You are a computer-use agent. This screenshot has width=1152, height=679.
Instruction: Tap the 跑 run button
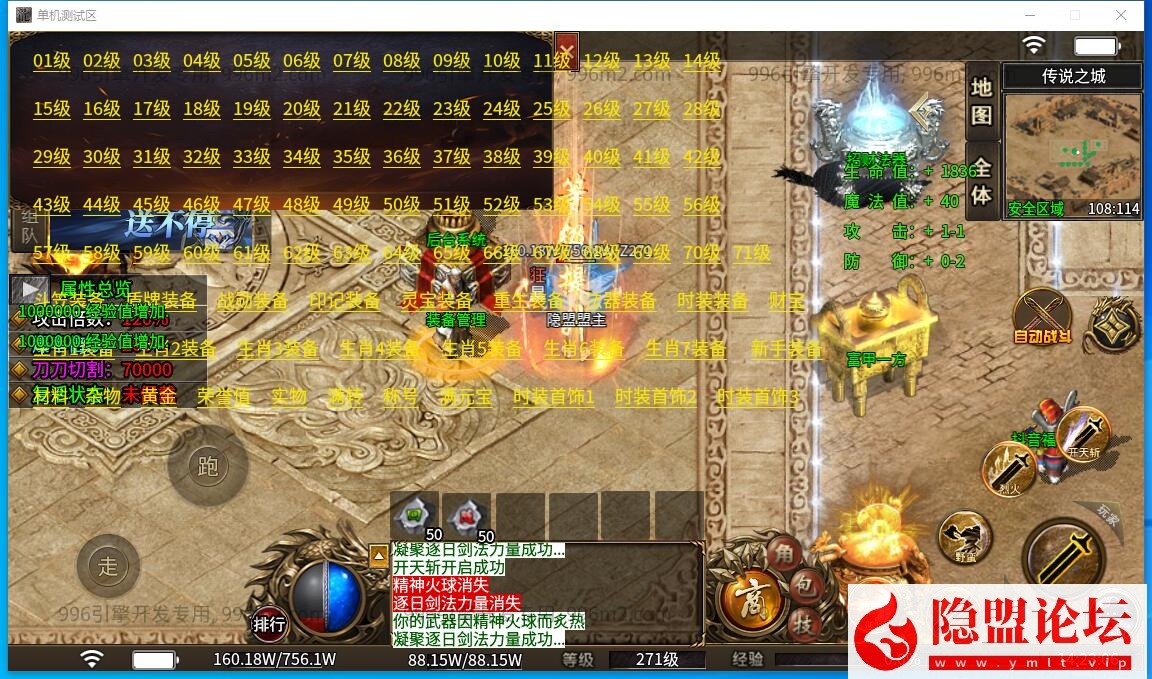click(208, 467)
